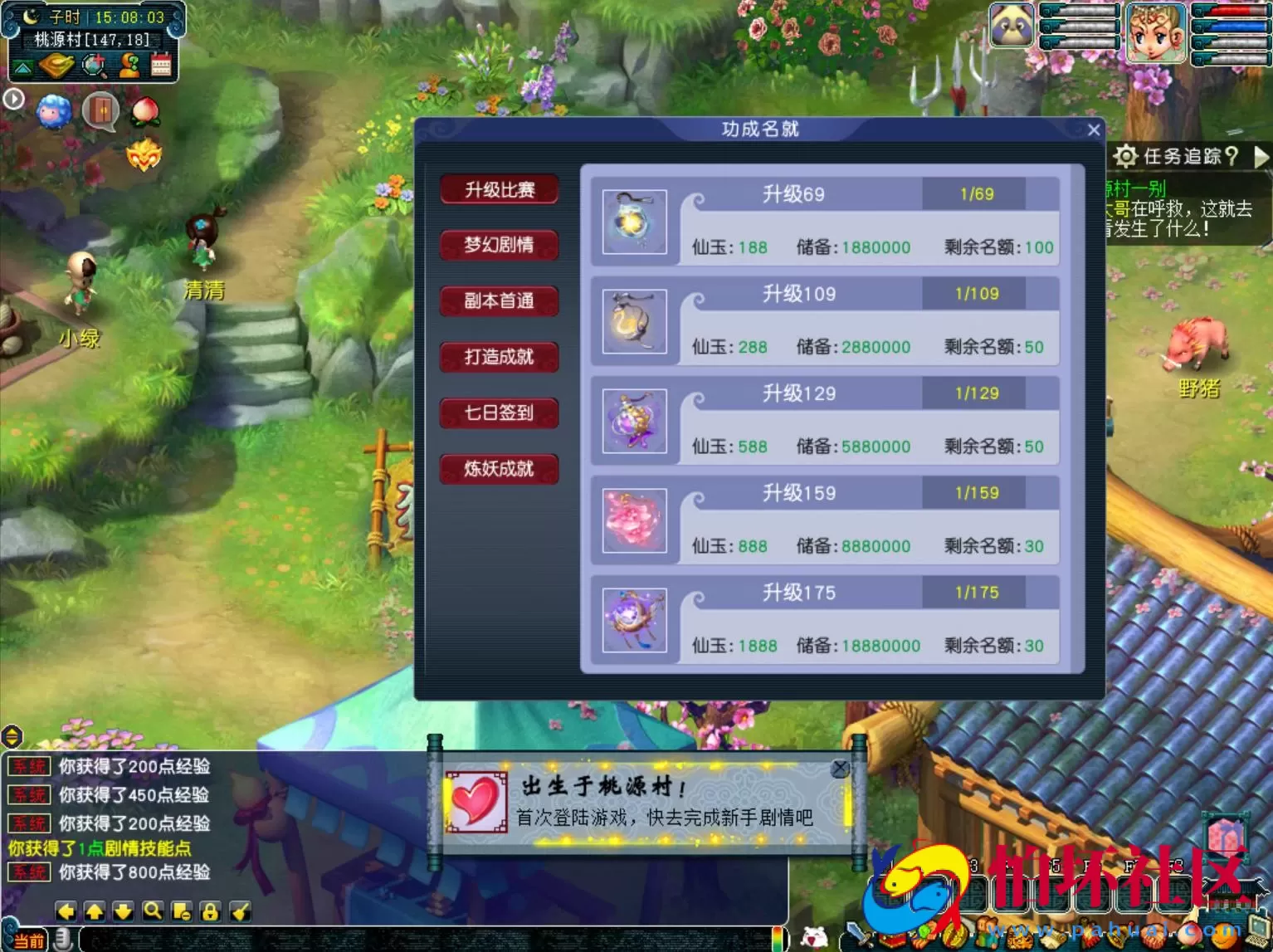Click the 升级69 reward item thumbnail
This screenshot has height=952, width=1273.
pos(634,222)
